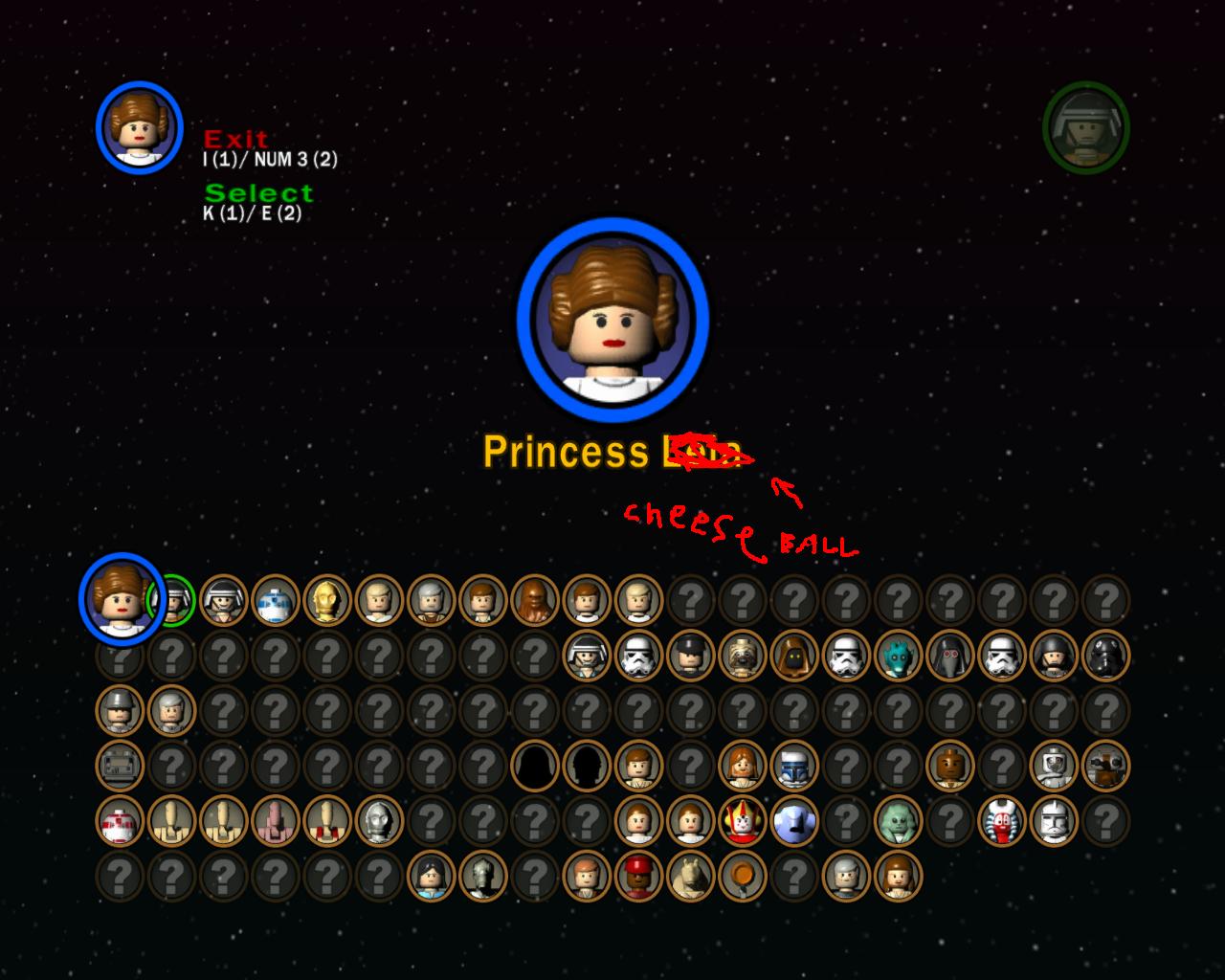Select the Tusken Raider portrait

point(742,656)
